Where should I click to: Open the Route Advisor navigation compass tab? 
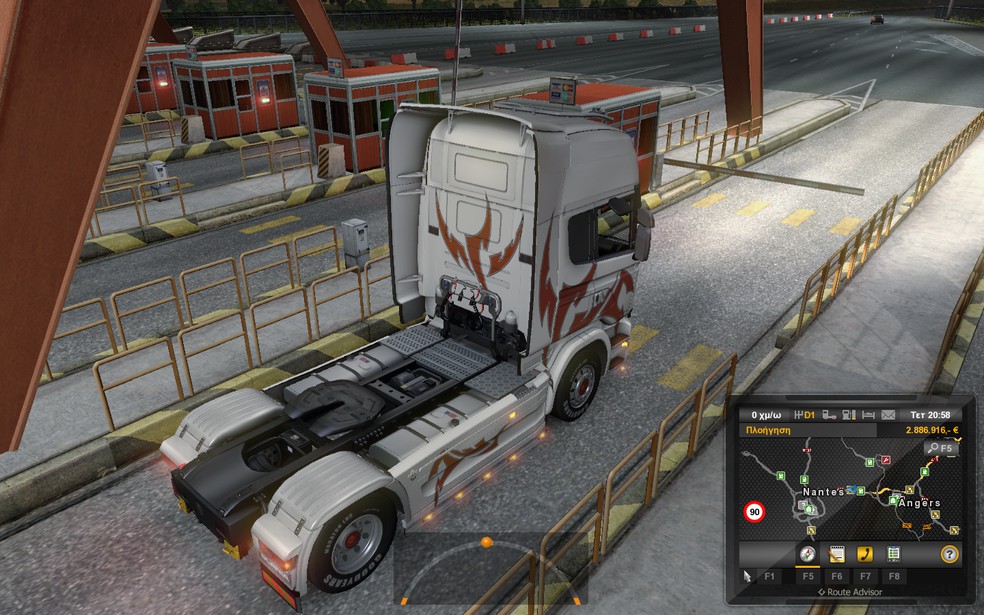(807, 554)
